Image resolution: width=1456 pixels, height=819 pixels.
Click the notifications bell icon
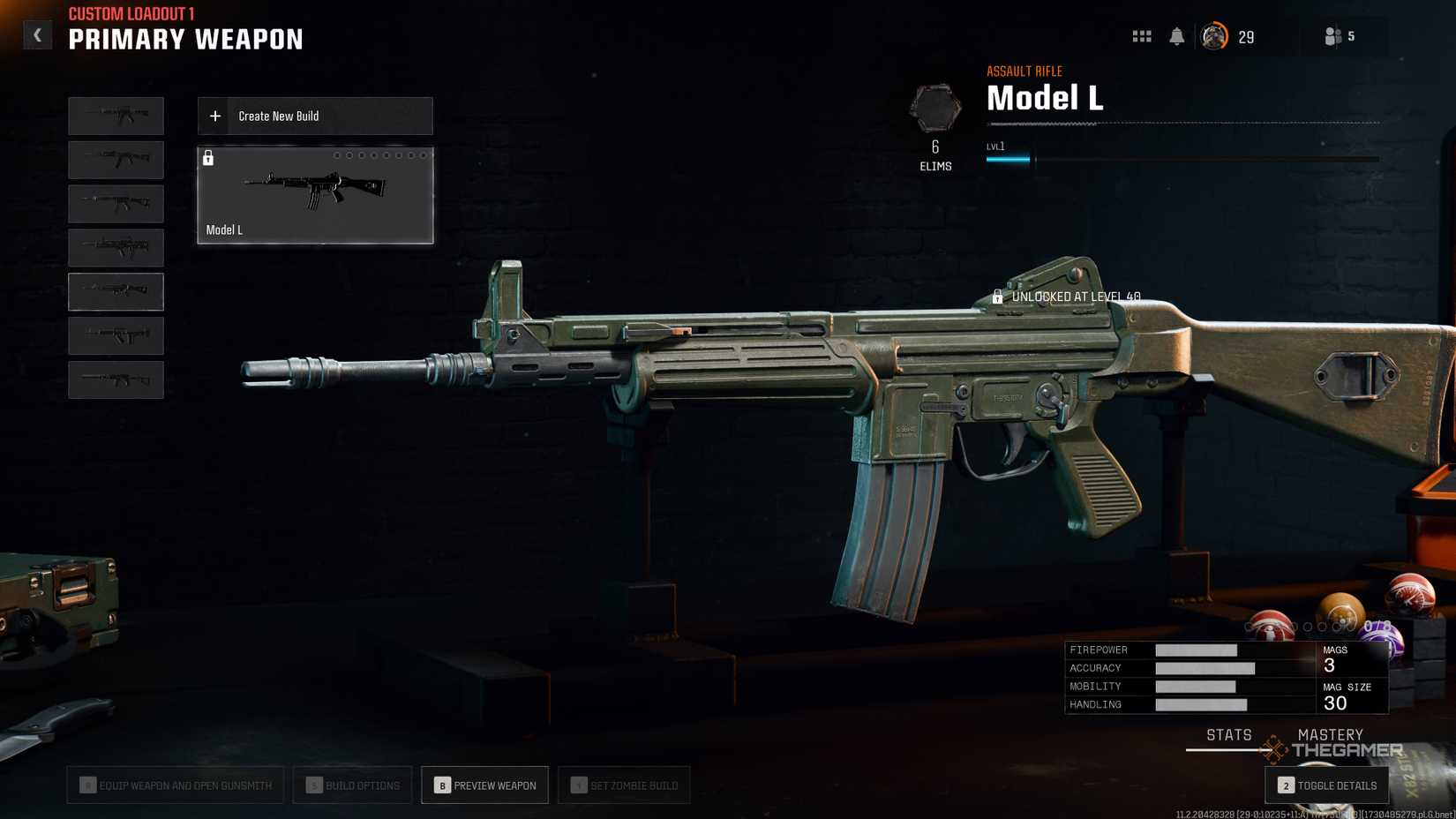click(x=1177, y=35)
